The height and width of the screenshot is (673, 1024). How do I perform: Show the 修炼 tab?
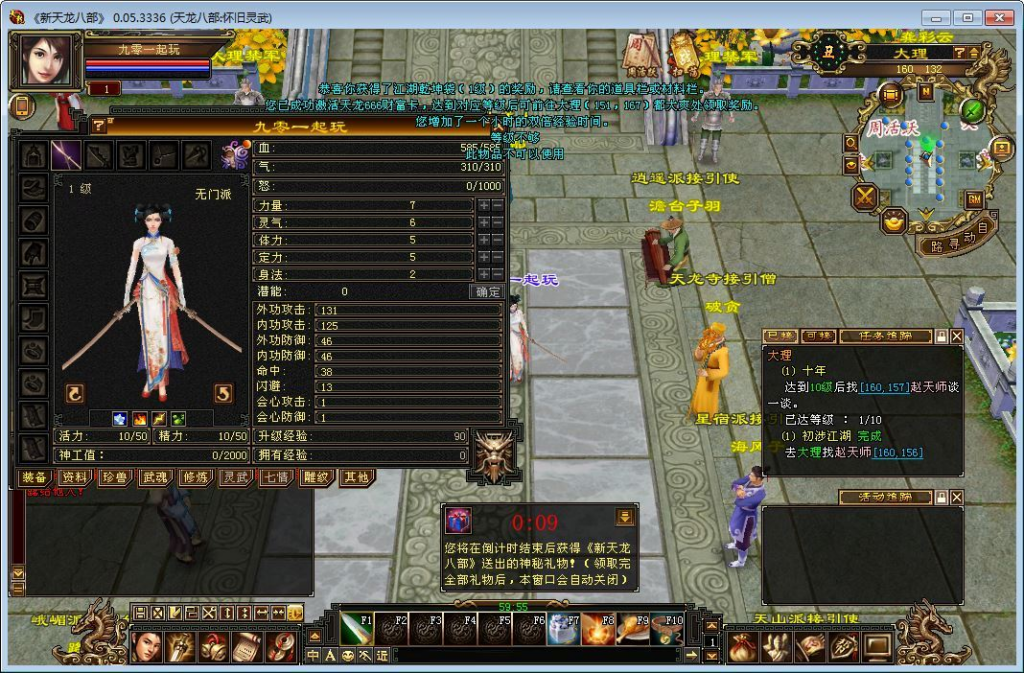pyautogui.click(x=194, y=478)
